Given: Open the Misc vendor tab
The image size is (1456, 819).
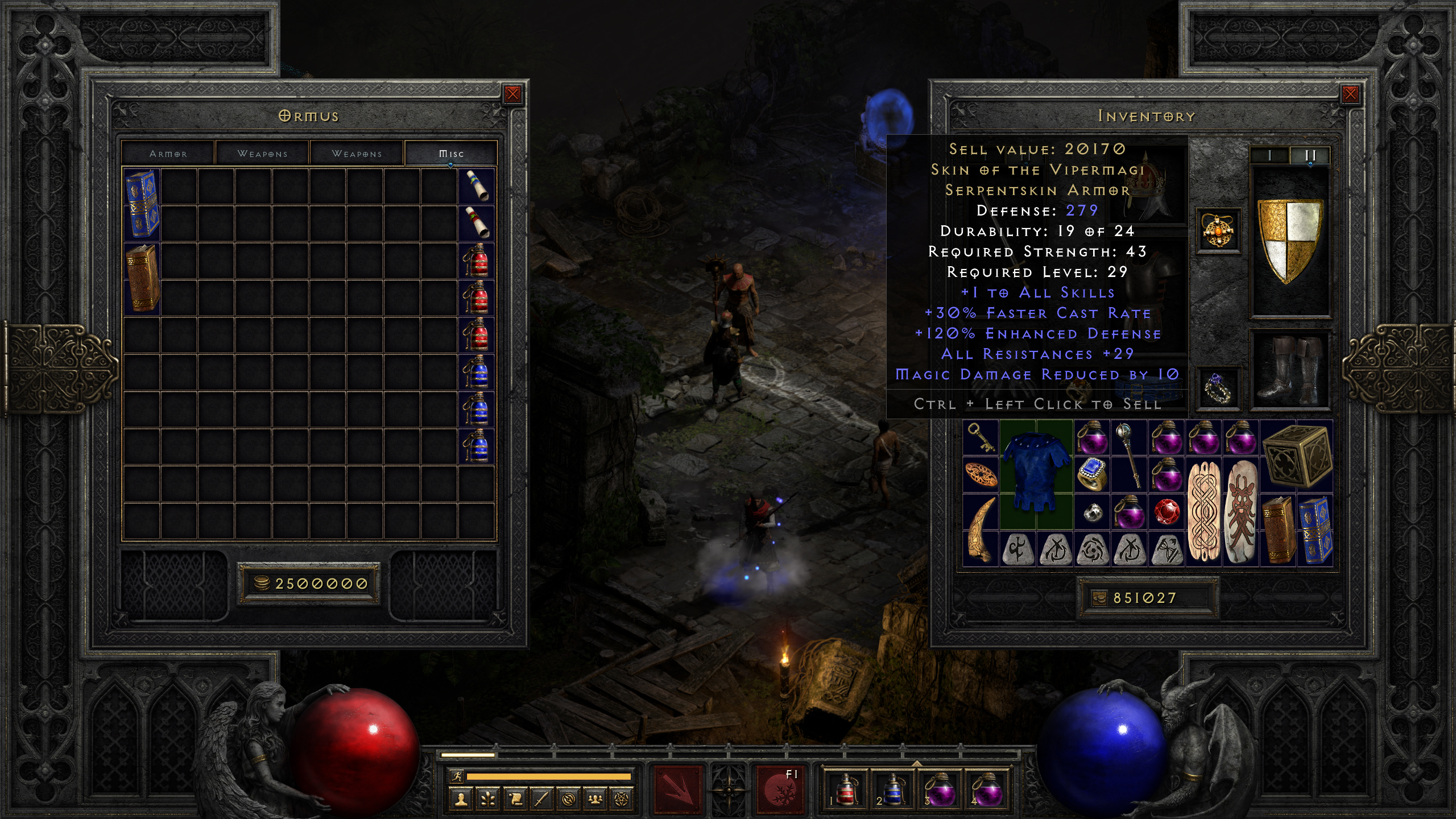Looking at the screenshot, I should click(x=451, y=154).
